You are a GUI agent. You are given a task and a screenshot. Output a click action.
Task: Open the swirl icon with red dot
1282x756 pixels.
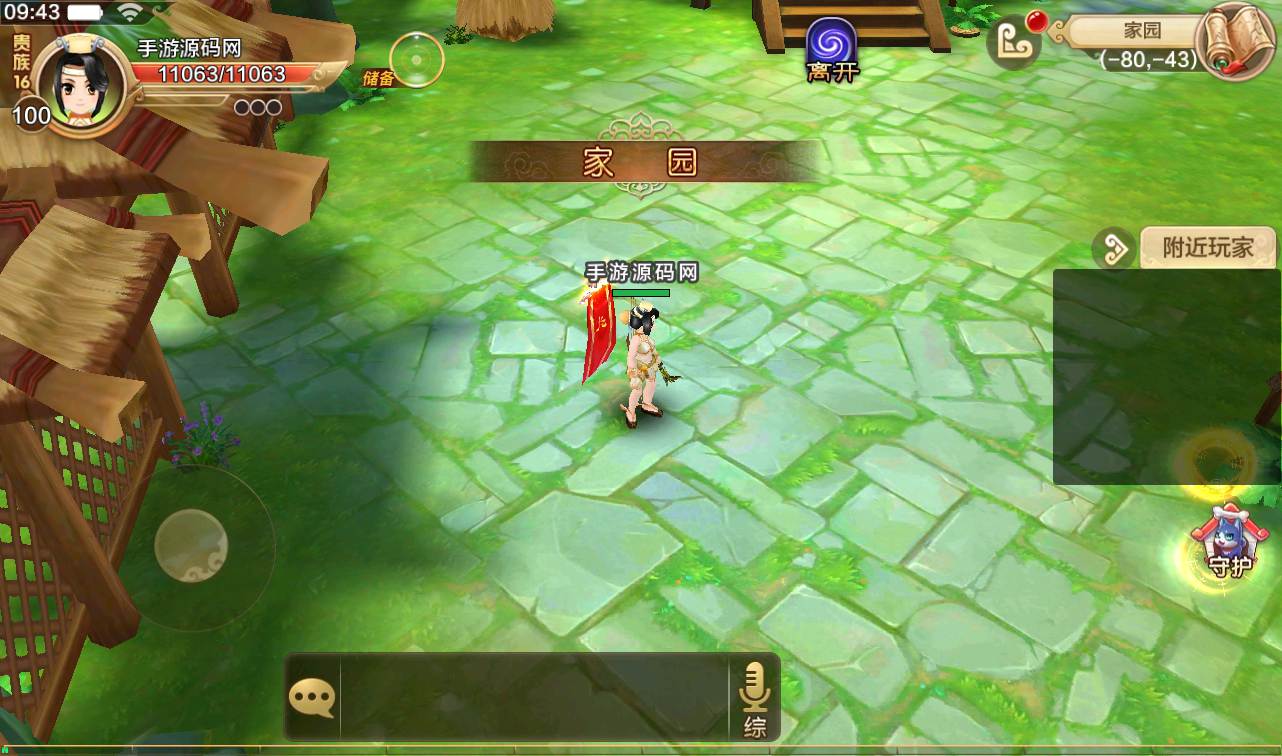pyautogui.click(x=1012, y=40)
